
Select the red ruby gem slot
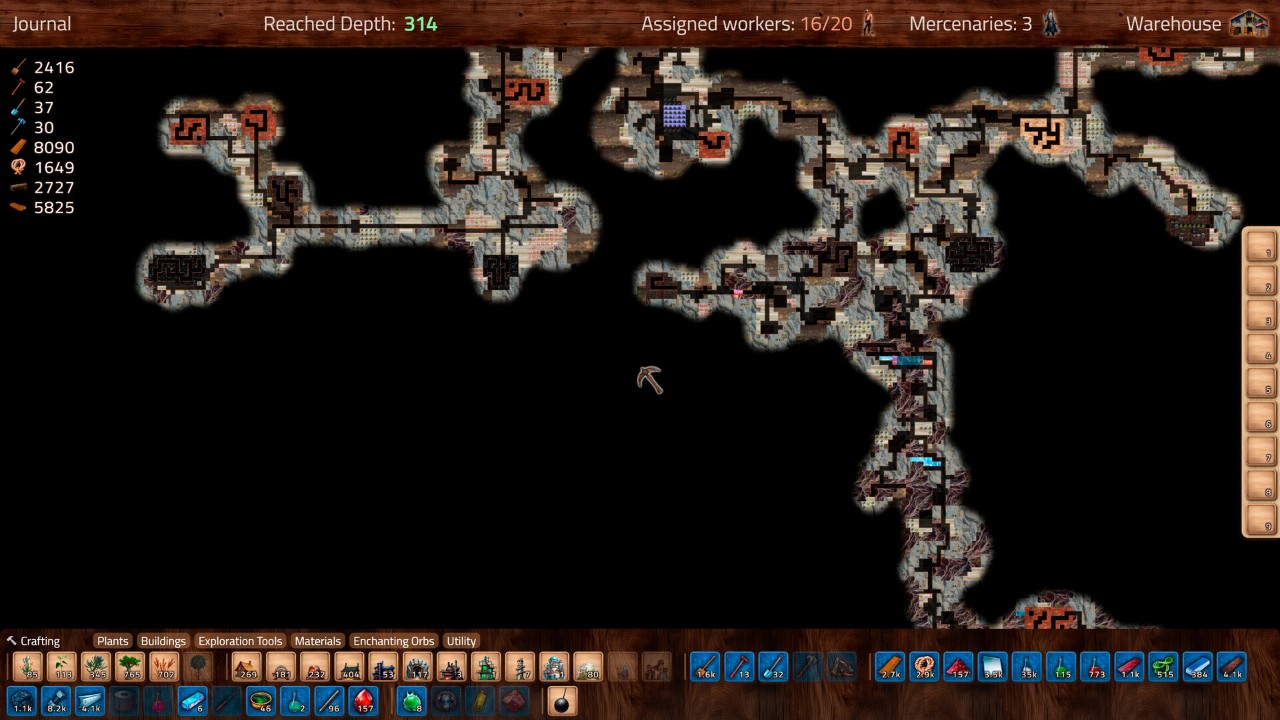click(364, 701)
